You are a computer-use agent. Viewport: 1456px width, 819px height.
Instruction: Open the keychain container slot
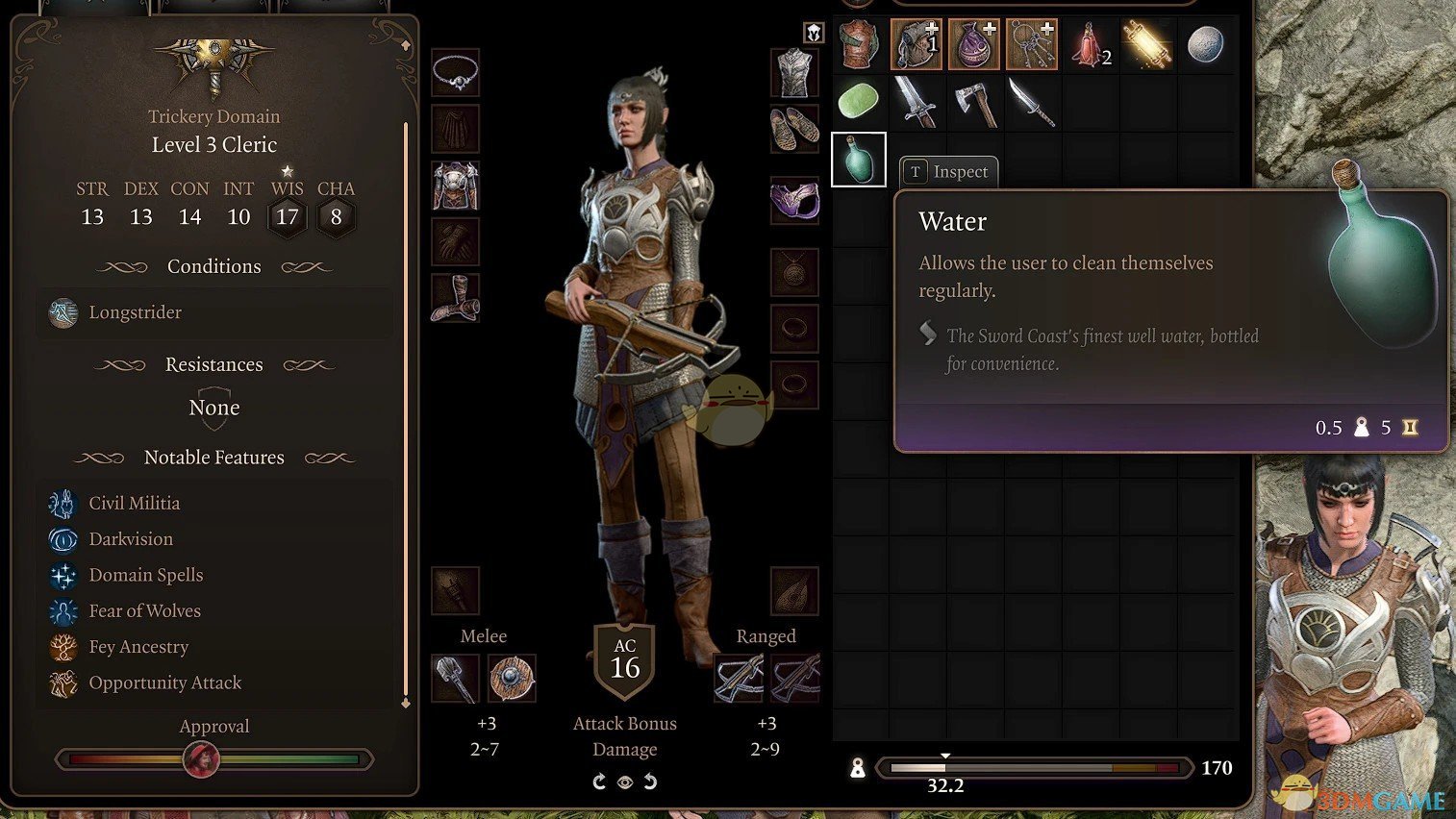click(x=1031, y=45)
